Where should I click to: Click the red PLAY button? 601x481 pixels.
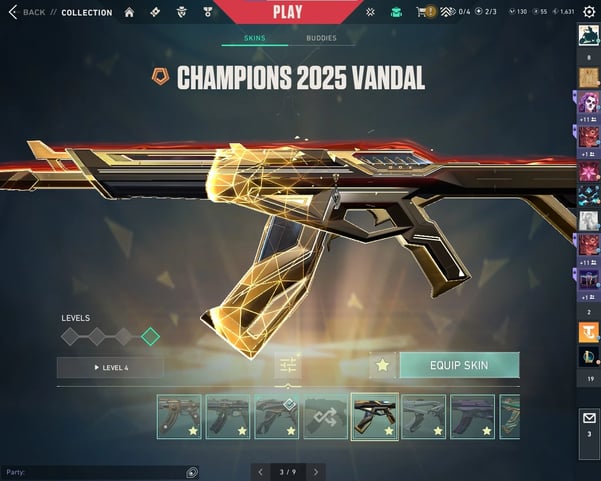coord(287,11)
